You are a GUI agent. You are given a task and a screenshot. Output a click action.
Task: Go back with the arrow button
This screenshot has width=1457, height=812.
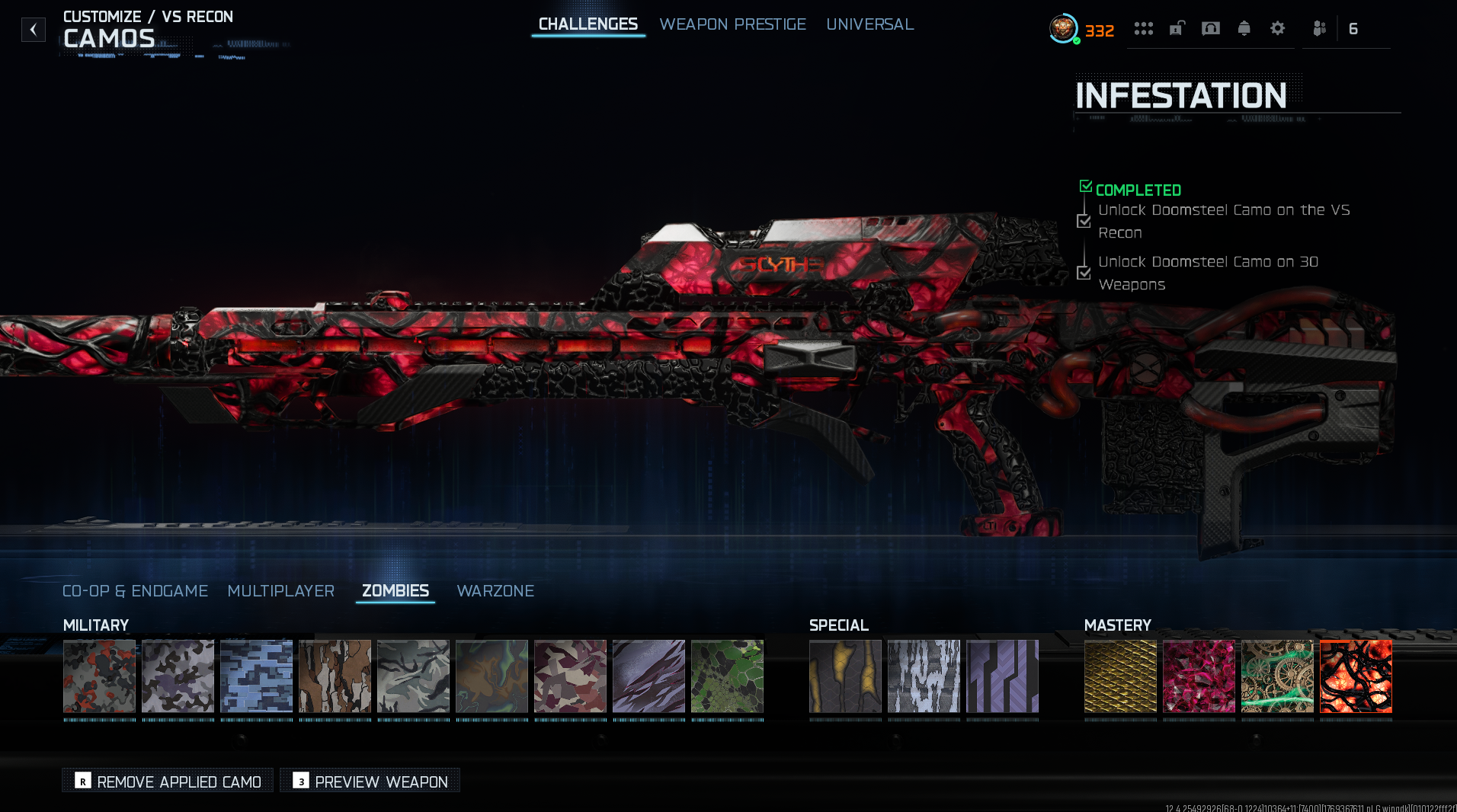[33, 30]
